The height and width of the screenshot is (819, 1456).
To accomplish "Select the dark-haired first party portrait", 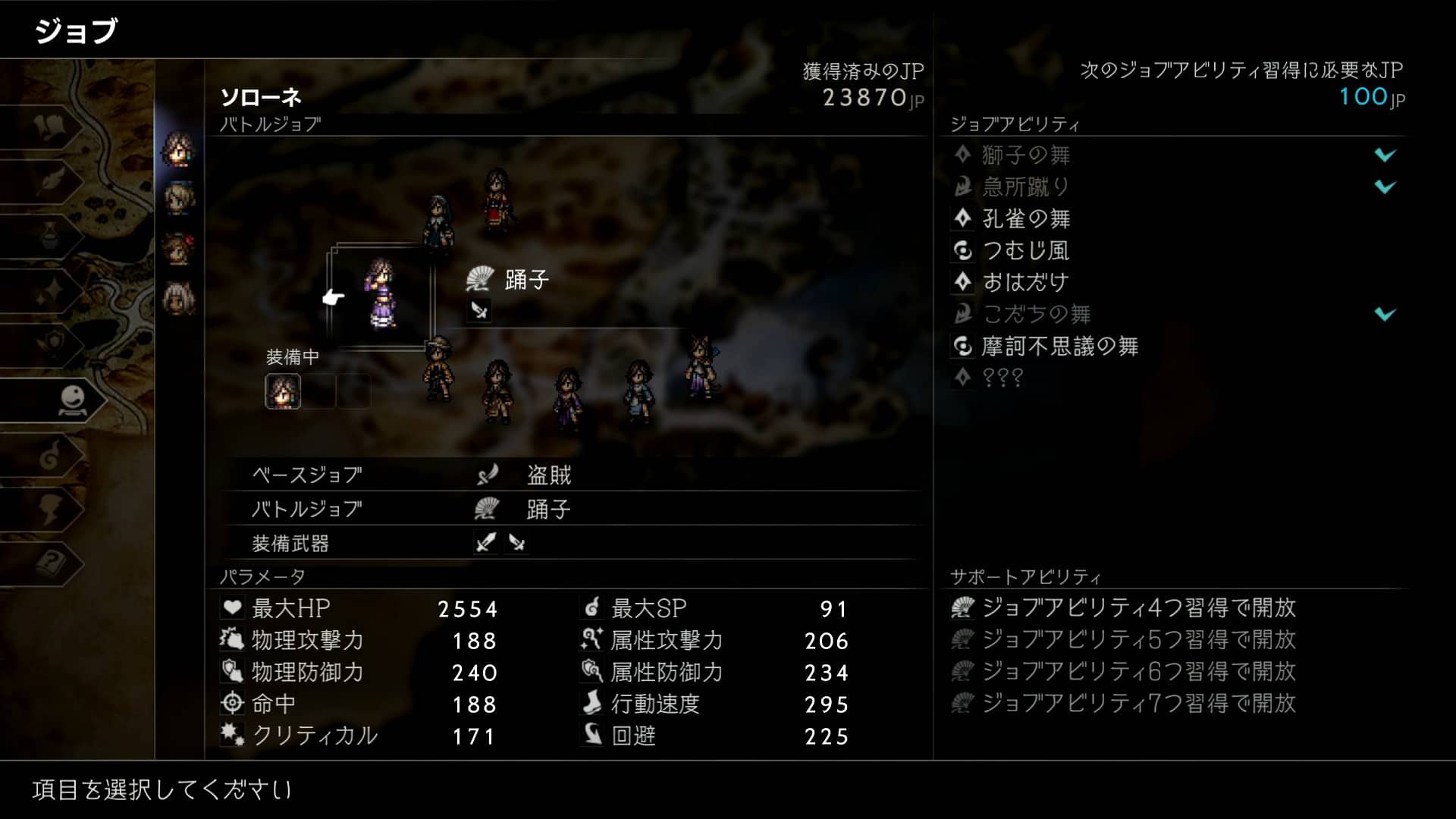I will pyautogui.click(x=179, y=148).
